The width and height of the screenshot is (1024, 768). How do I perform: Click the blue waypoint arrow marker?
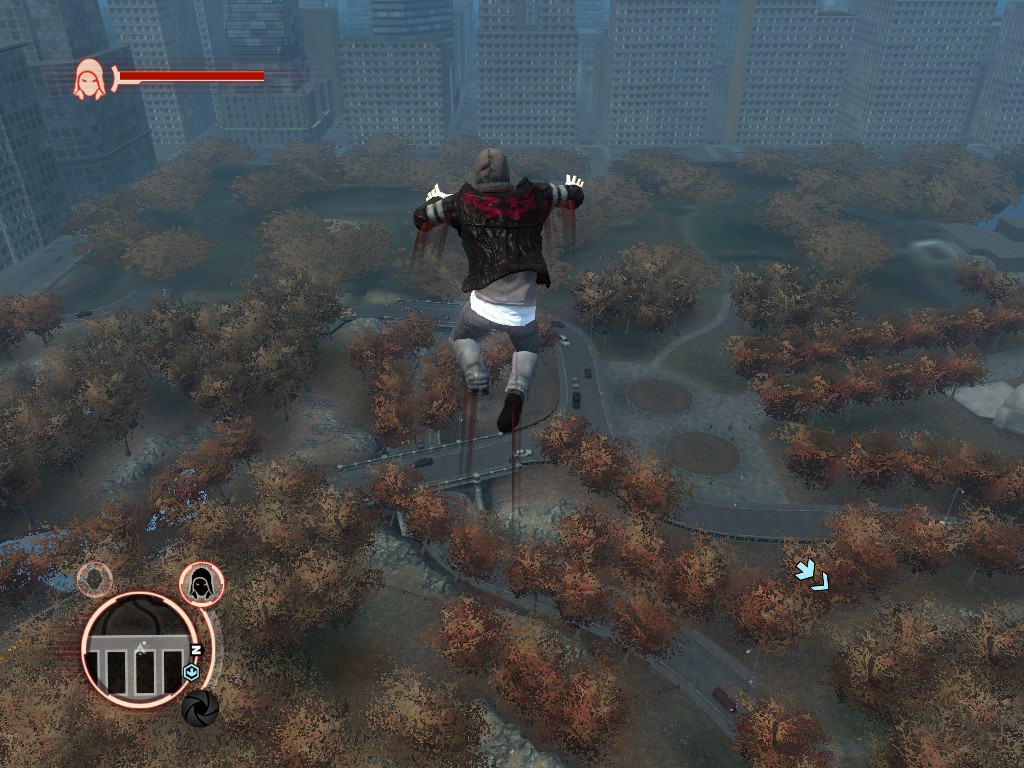tap(811, 575)
